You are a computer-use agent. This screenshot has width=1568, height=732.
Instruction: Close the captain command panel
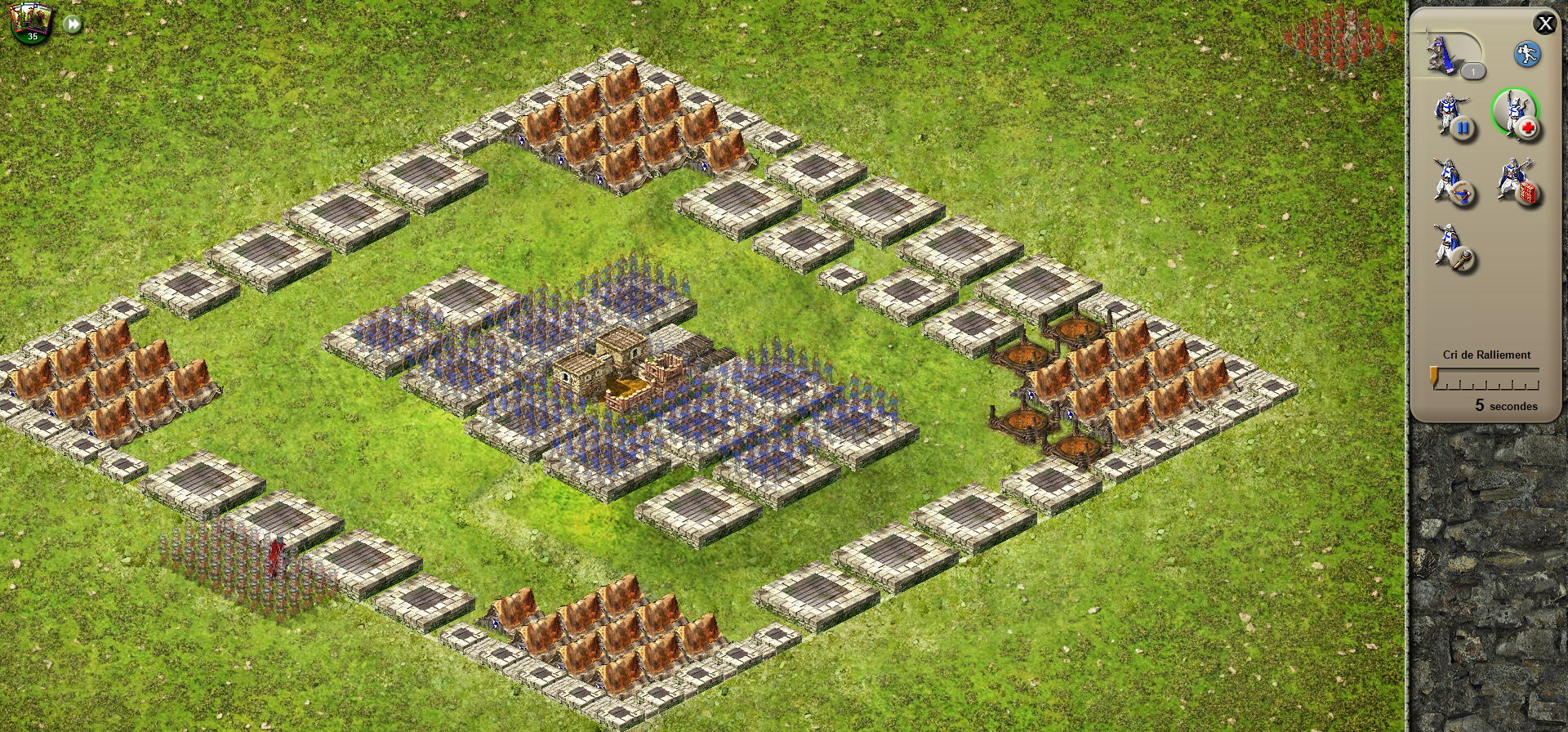tap(1544, 24)
